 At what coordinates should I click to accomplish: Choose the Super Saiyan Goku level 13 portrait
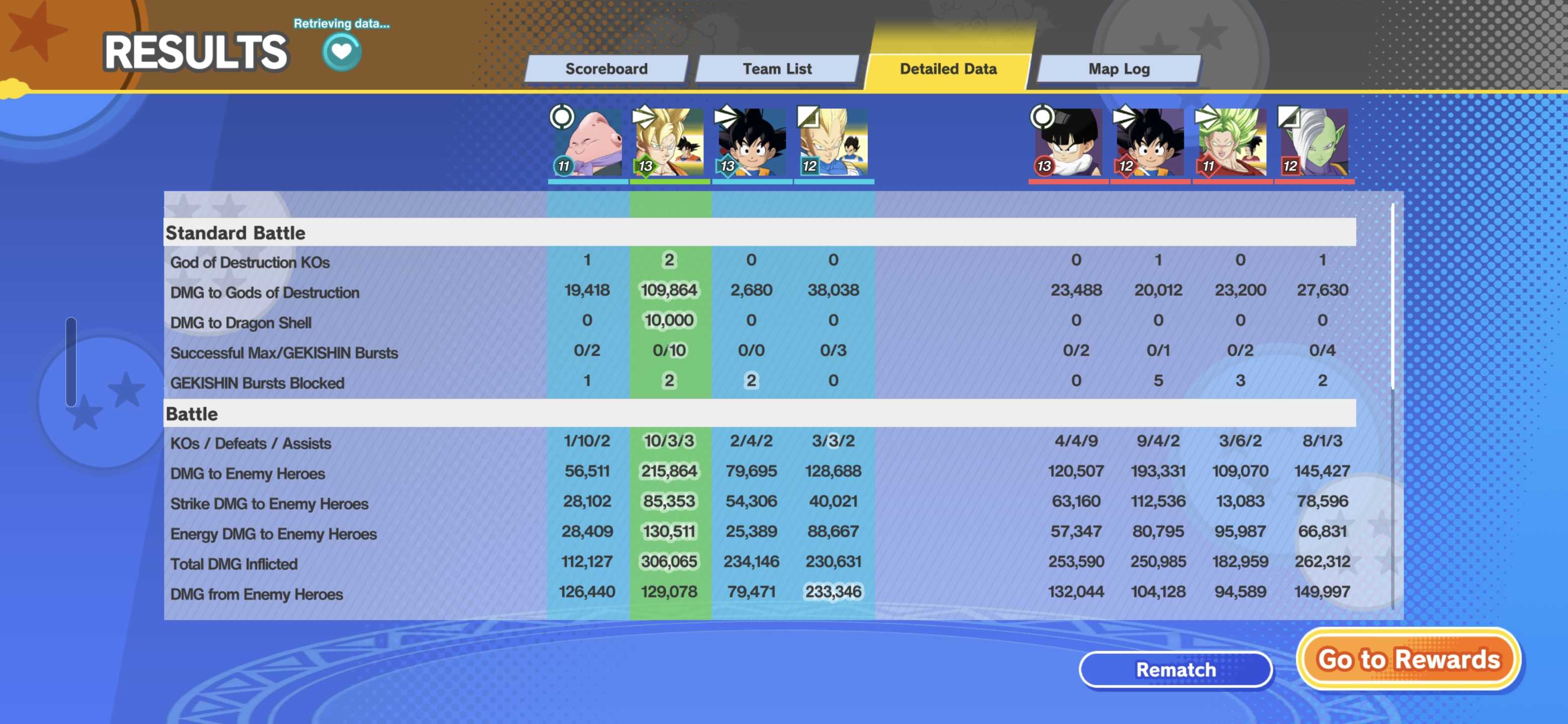click(x=669, y=143)
